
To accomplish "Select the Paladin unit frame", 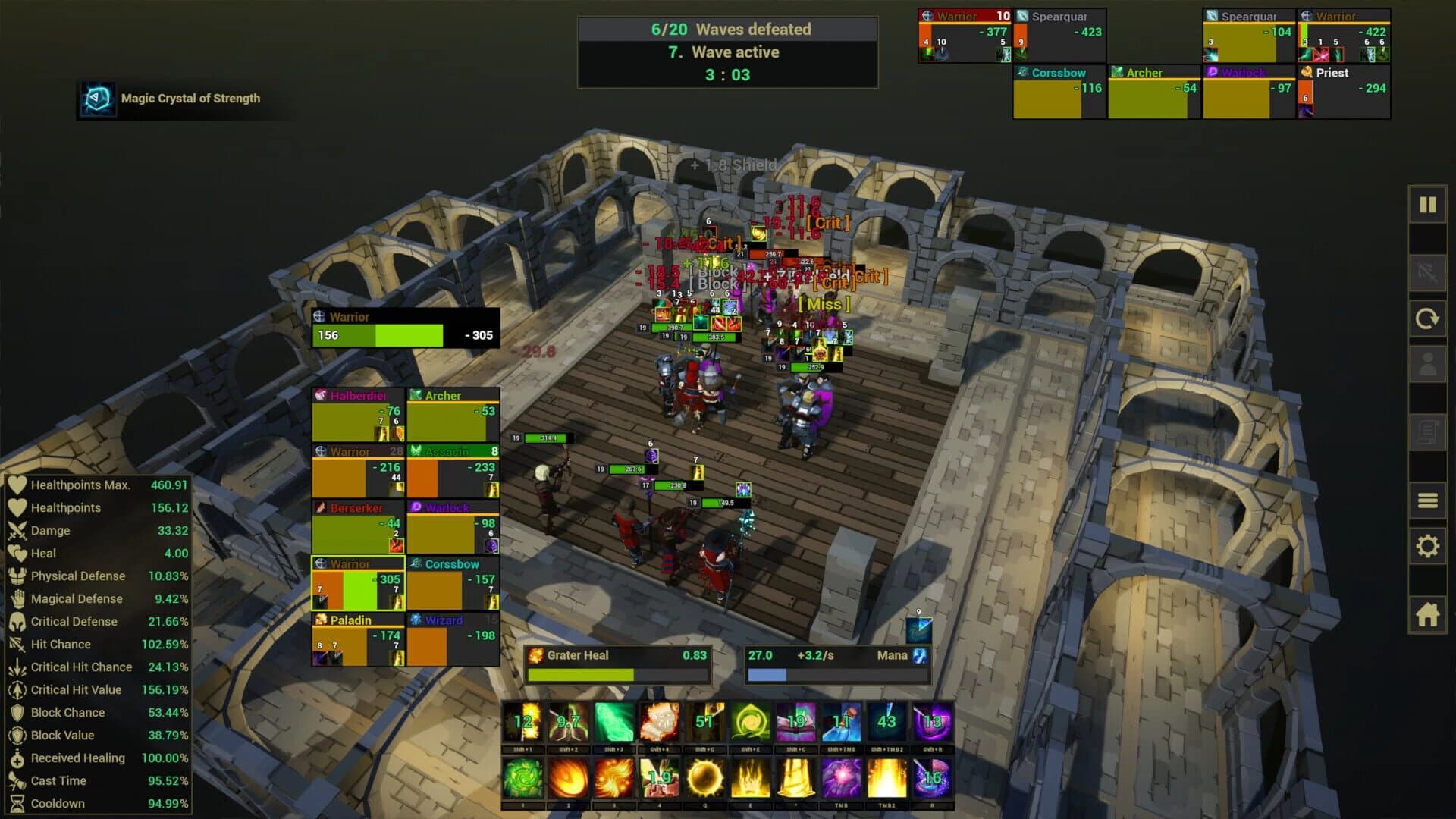I will pos(356,637).
